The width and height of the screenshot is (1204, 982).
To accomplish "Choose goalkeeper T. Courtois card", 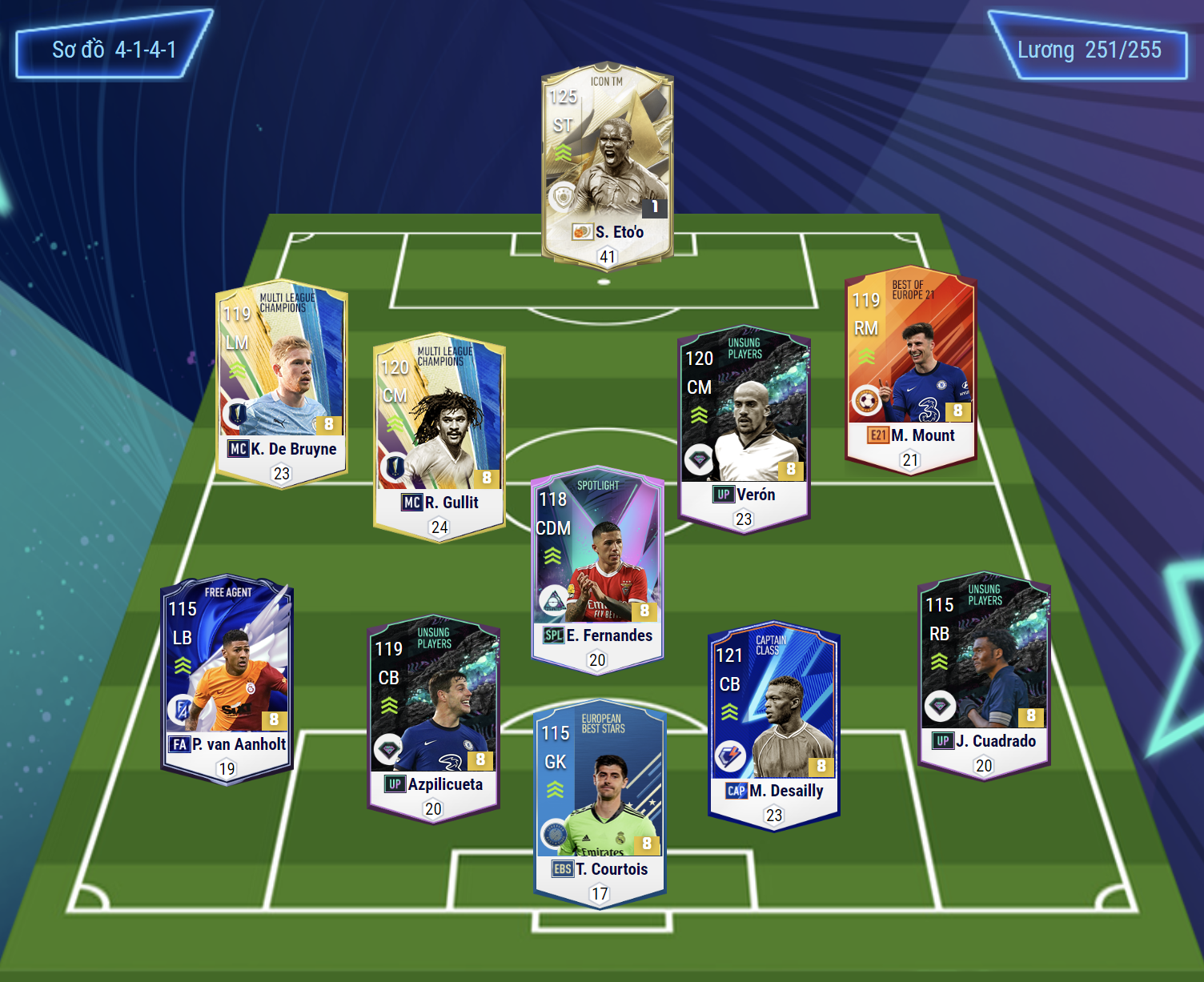I will coord(600,803).
